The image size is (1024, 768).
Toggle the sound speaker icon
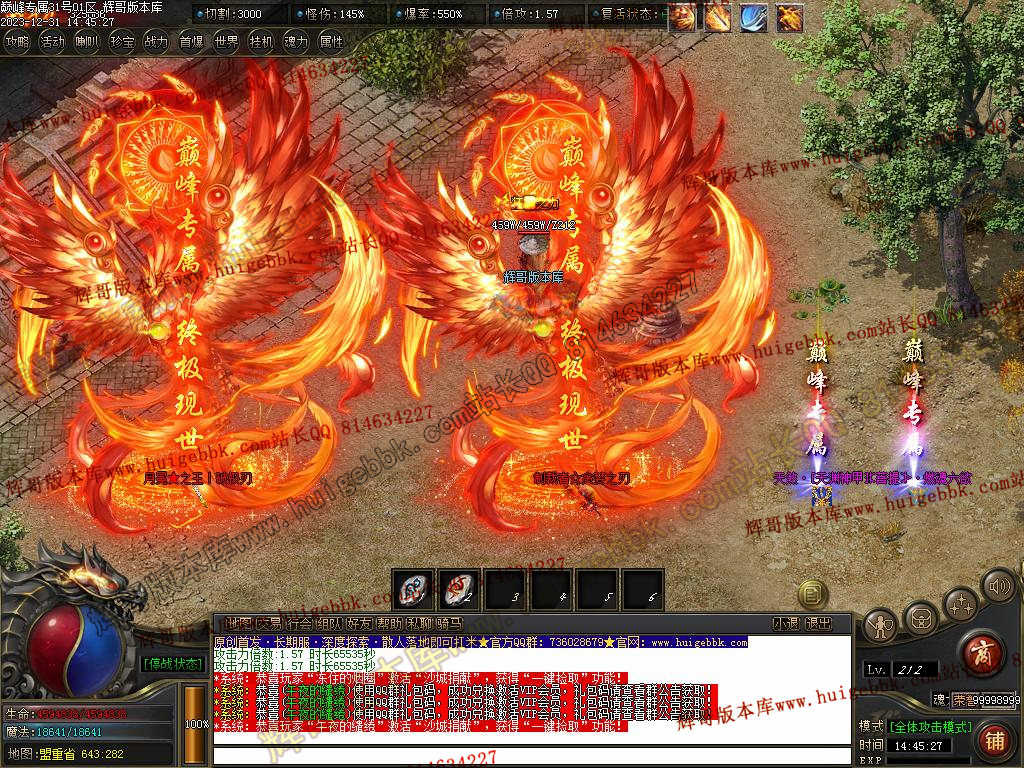998,586
